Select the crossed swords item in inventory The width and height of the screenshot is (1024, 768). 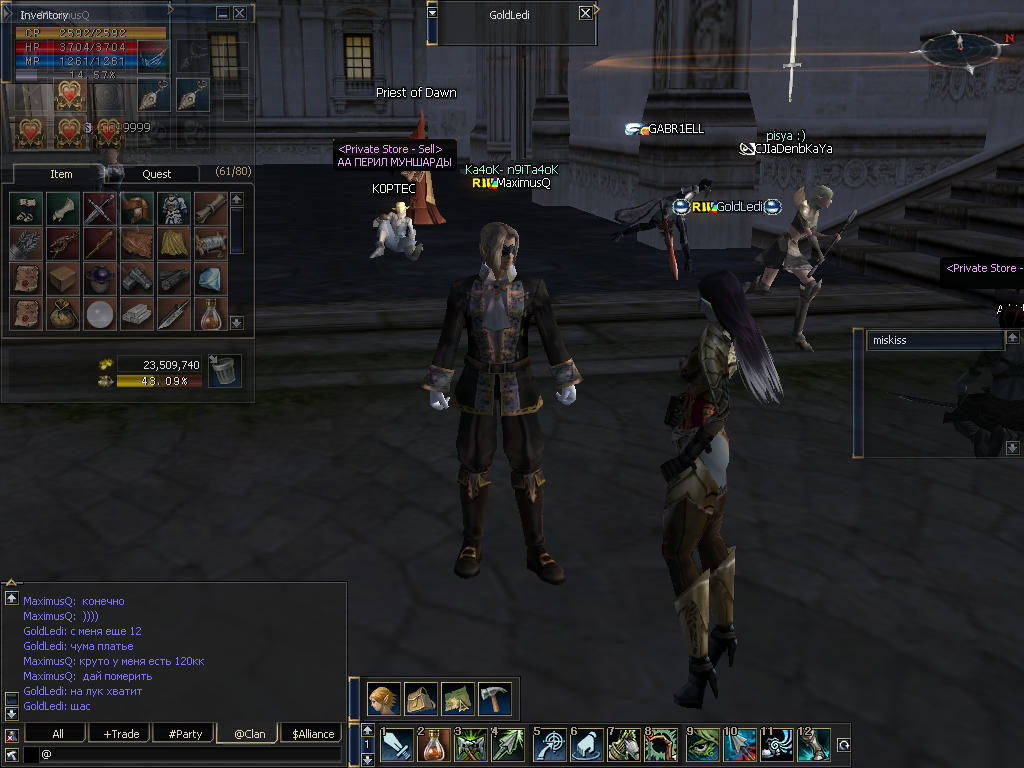(99, 208)
